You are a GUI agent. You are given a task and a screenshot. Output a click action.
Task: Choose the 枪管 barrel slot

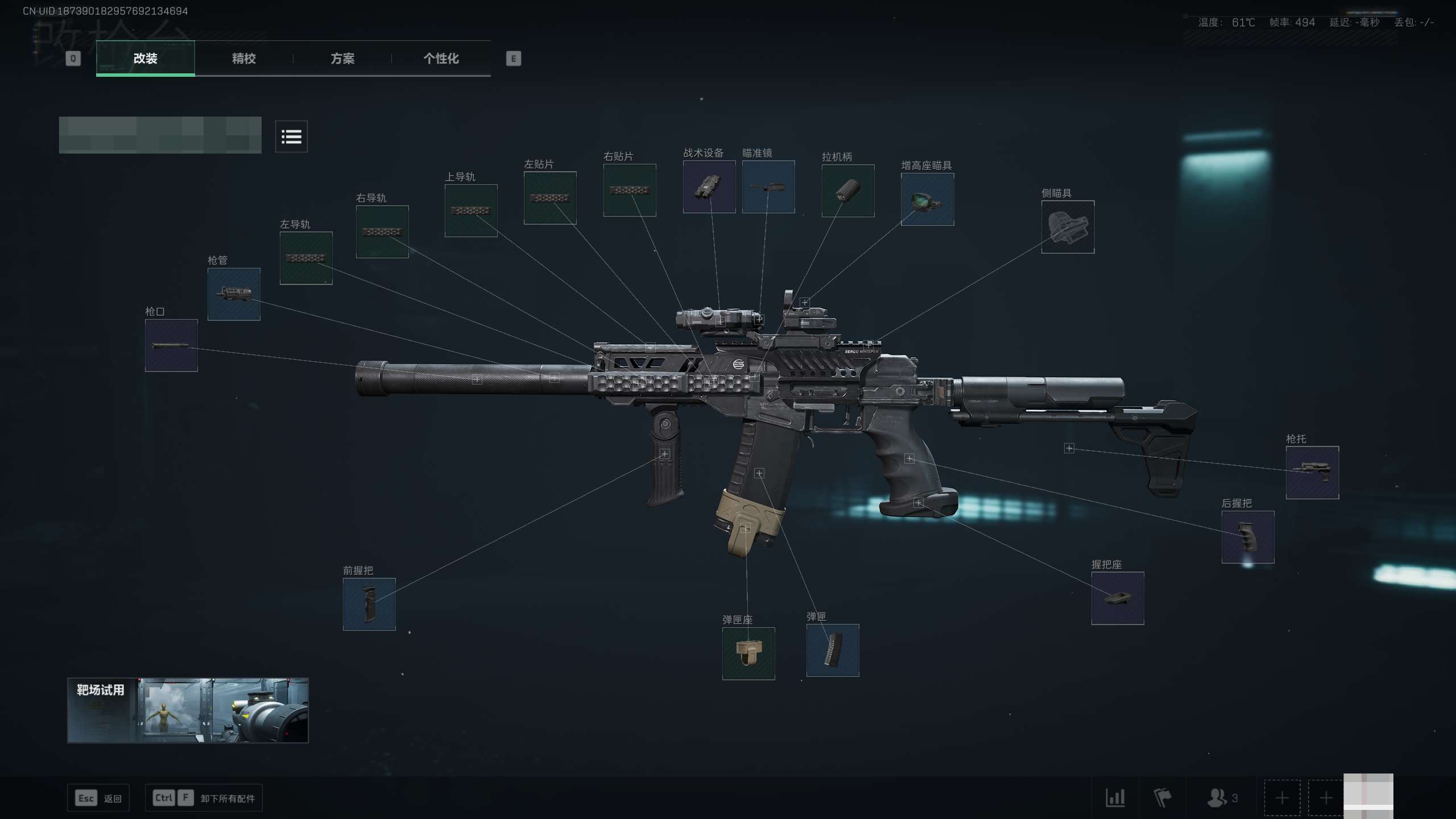(234, 294)
